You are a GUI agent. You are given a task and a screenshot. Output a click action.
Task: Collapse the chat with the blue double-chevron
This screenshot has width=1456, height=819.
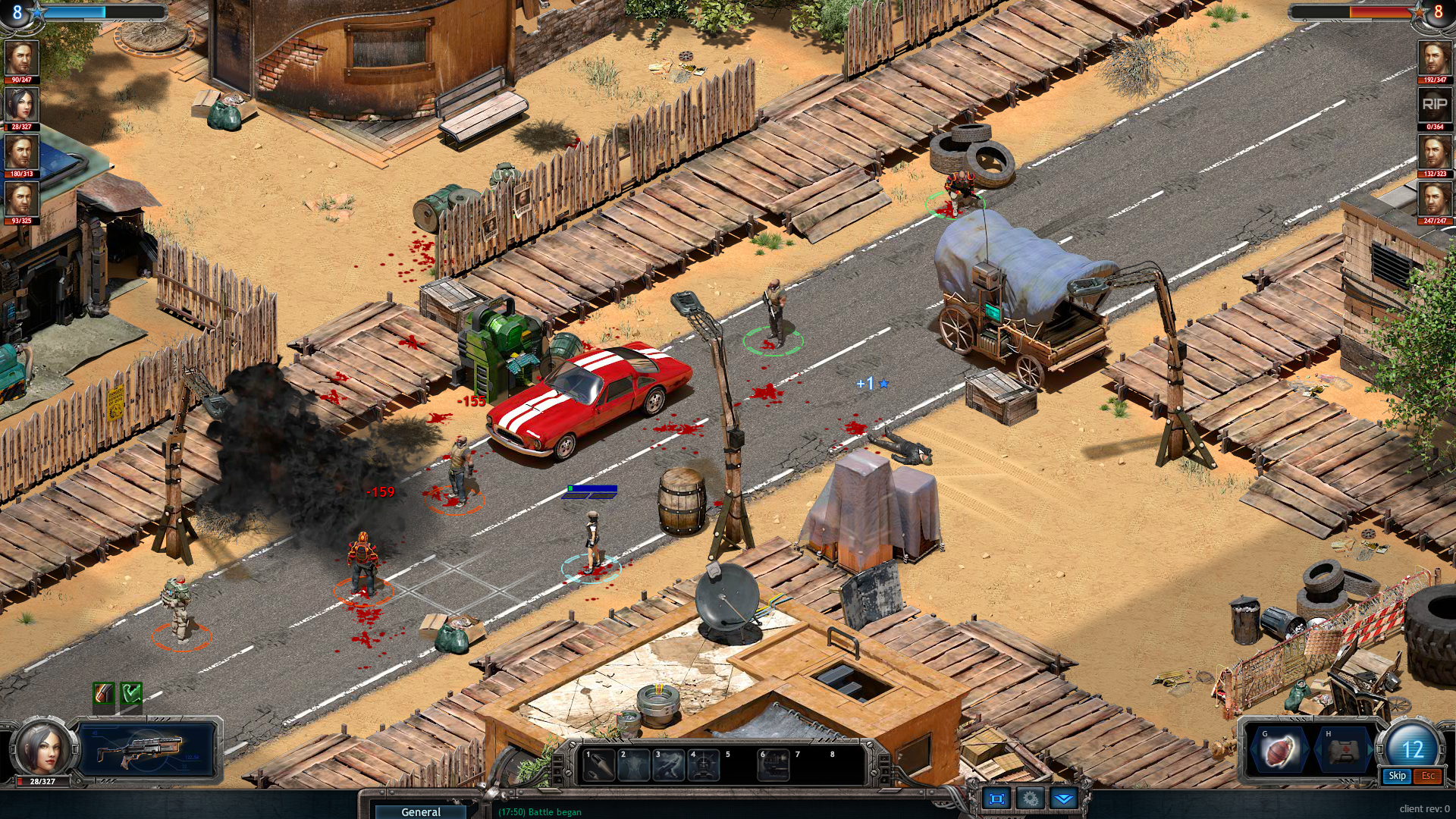point(1064,799)
